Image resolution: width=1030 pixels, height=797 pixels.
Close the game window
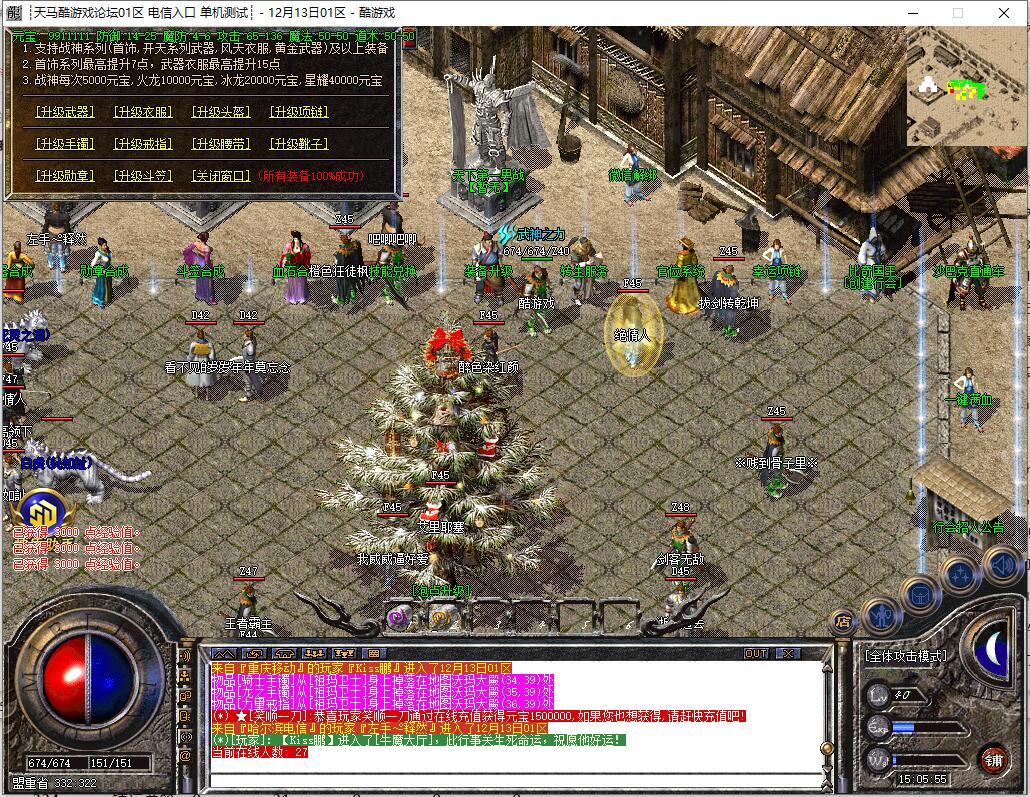(x=1003, y=13)
